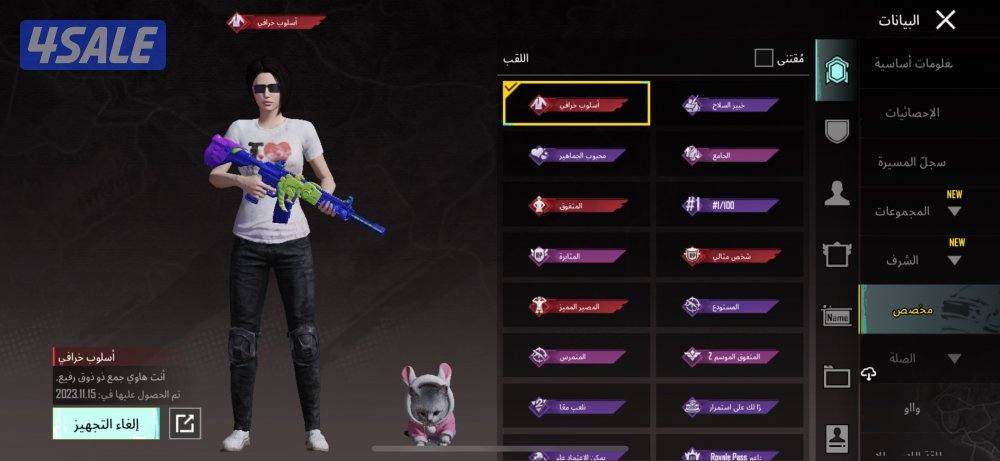The height and width of the screenshot is (461, 1000).
Task: Select the محبوب الجماهير title badge
Action: tap(577, 154)
